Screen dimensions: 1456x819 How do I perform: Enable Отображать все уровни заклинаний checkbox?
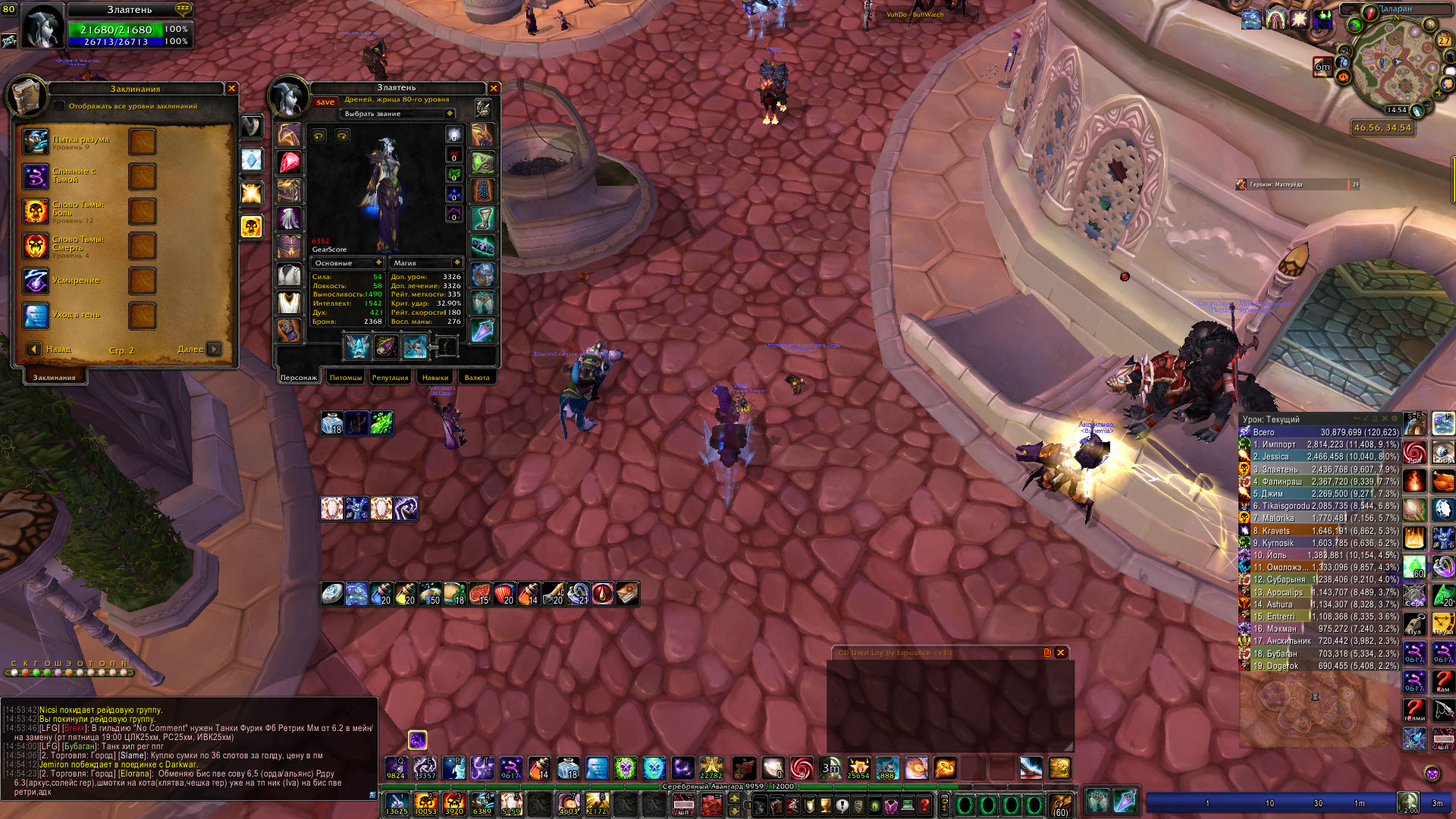(x=60, y=107)
